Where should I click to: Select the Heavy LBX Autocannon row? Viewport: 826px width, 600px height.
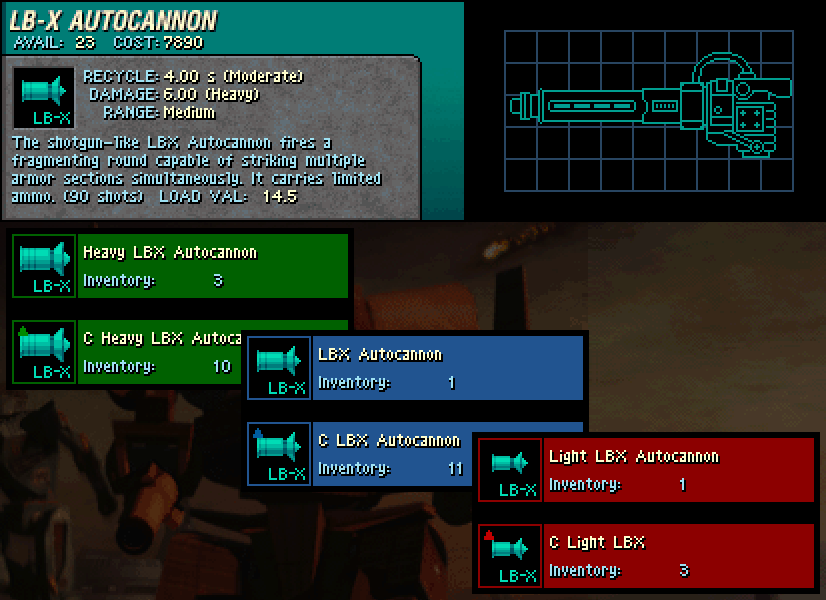212,267
